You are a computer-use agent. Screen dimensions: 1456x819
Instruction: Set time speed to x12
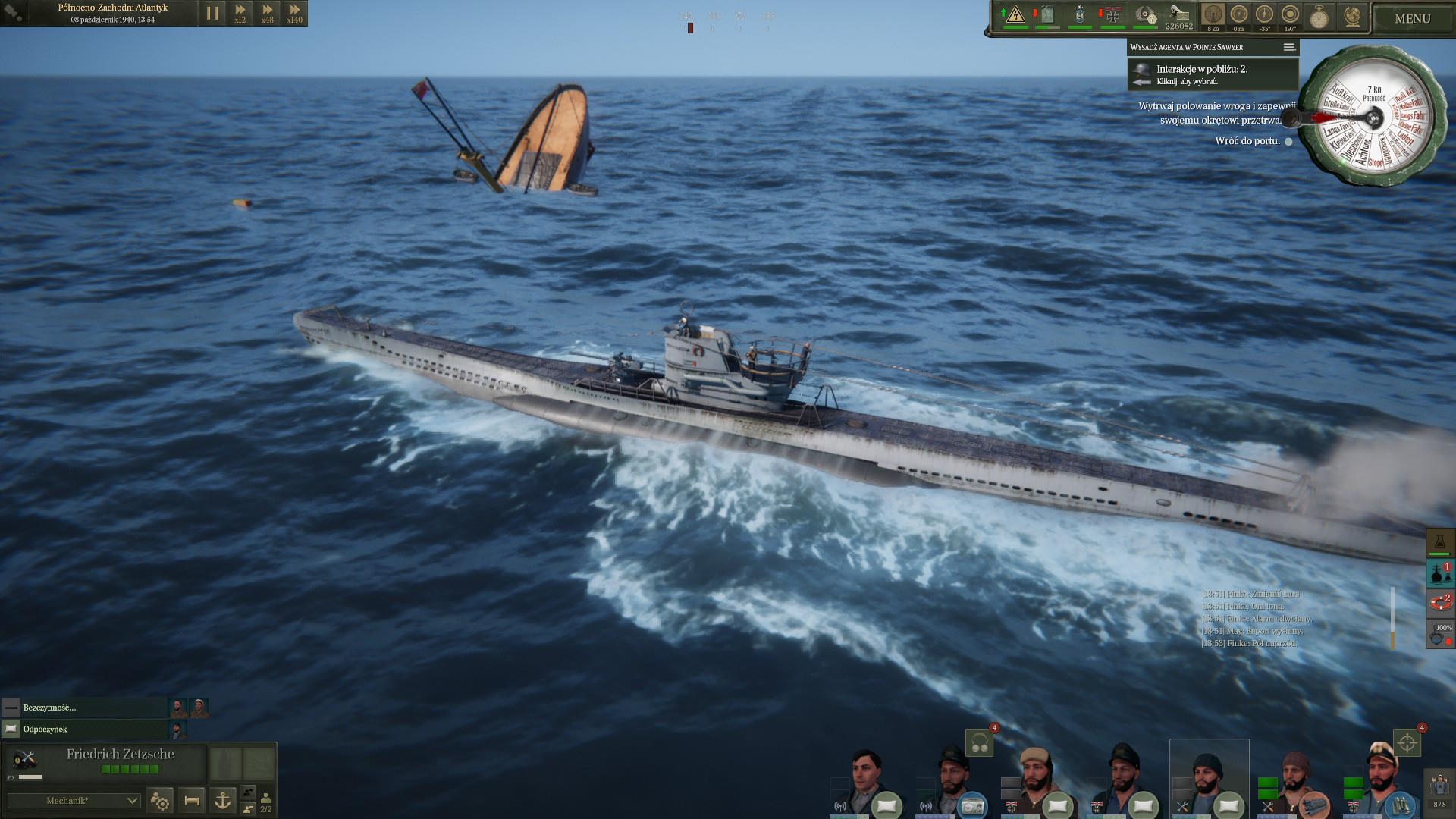tap(240, 14)
